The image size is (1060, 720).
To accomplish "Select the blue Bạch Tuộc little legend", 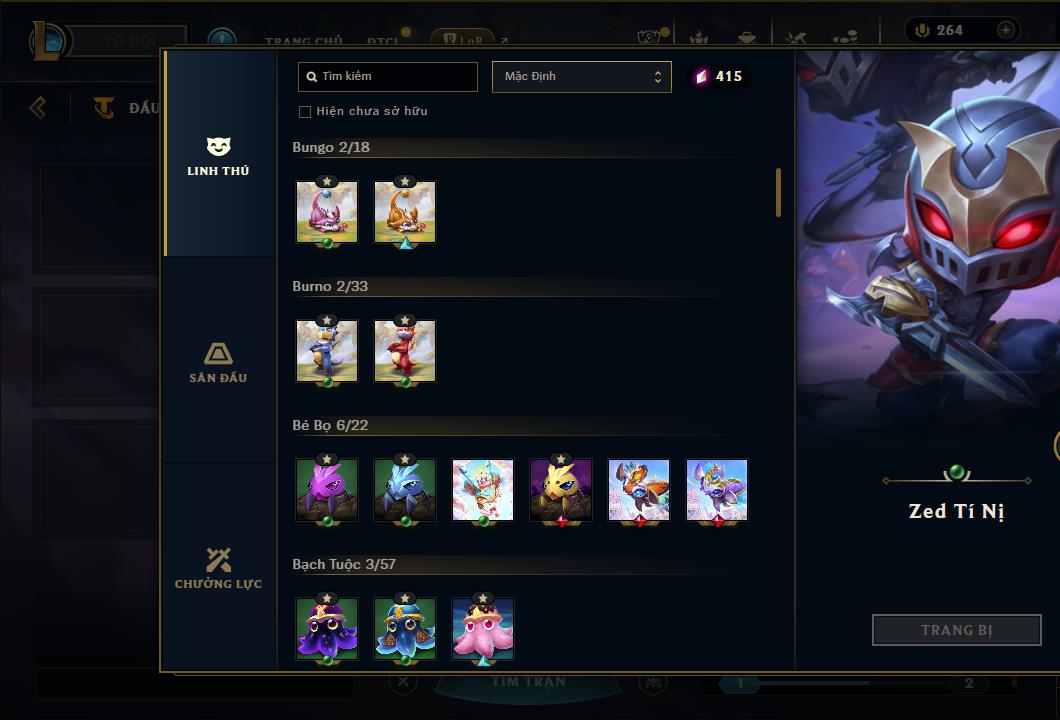I will click(x=405, y=629).
